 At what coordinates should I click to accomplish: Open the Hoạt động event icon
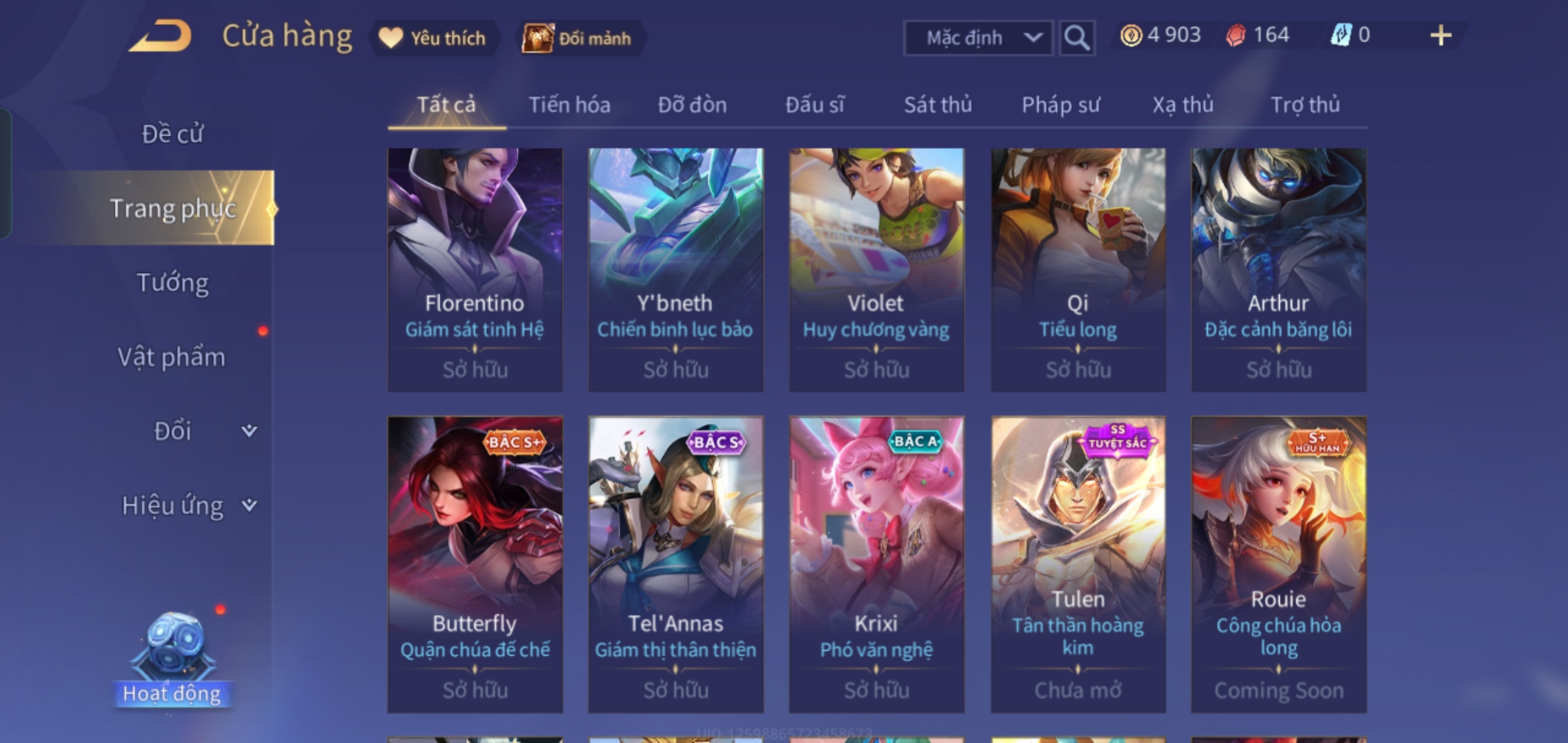coord(172,660)
